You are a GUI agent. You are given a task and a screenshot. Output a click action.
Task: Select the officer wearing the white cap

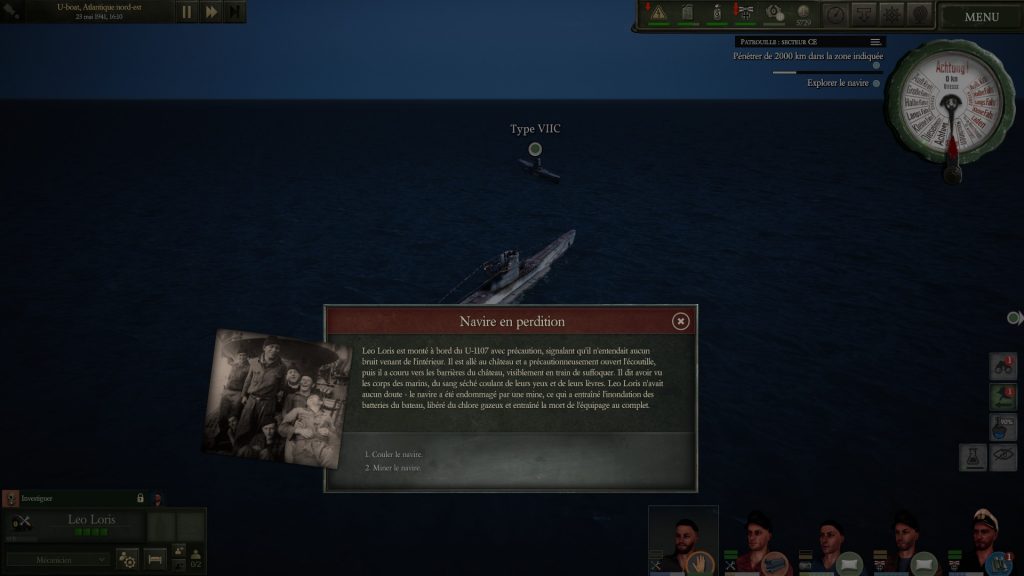[985, 538]
